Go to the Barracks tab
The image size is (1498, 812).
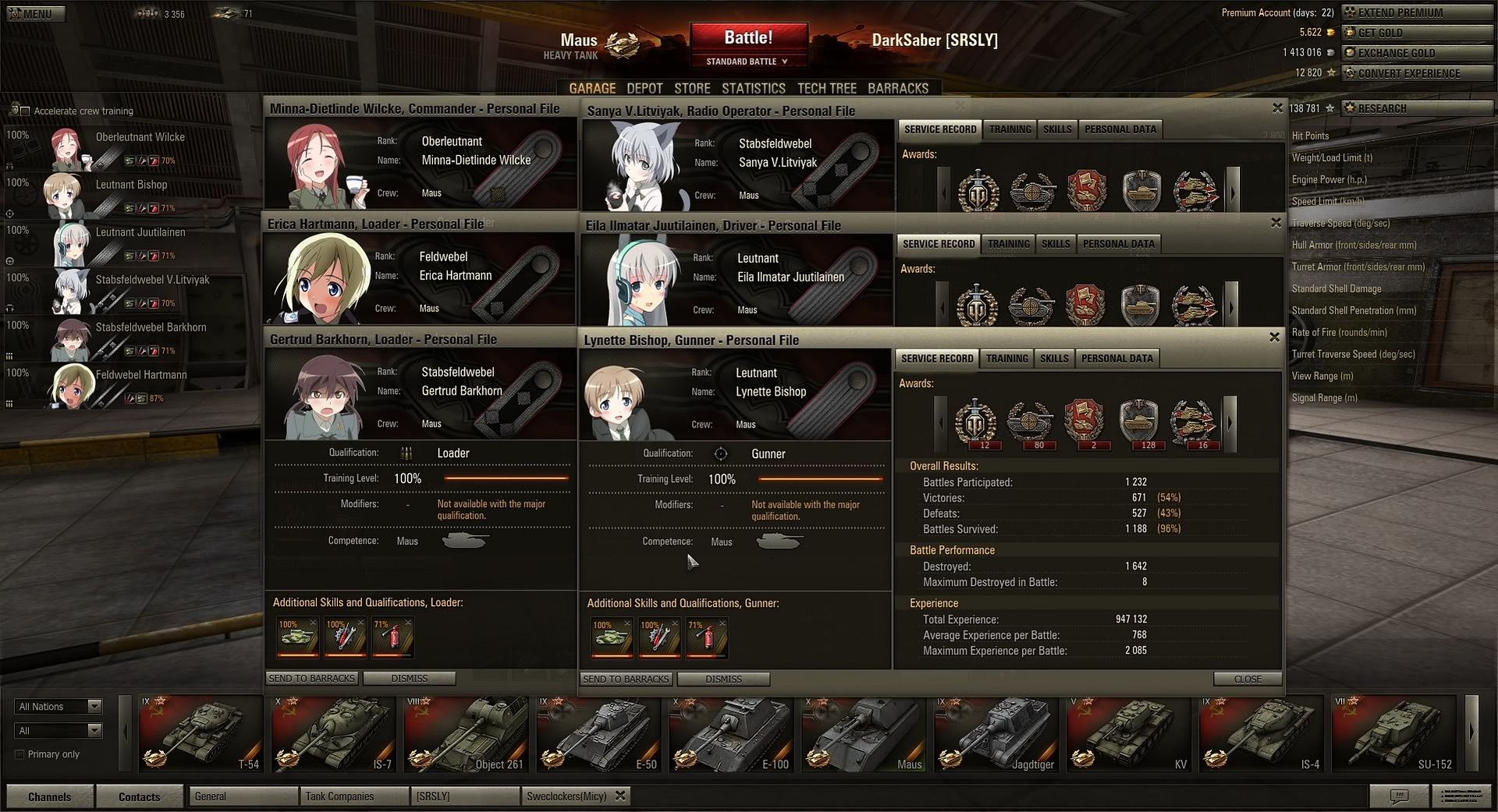pyautogui.click(x=898, y=89)
